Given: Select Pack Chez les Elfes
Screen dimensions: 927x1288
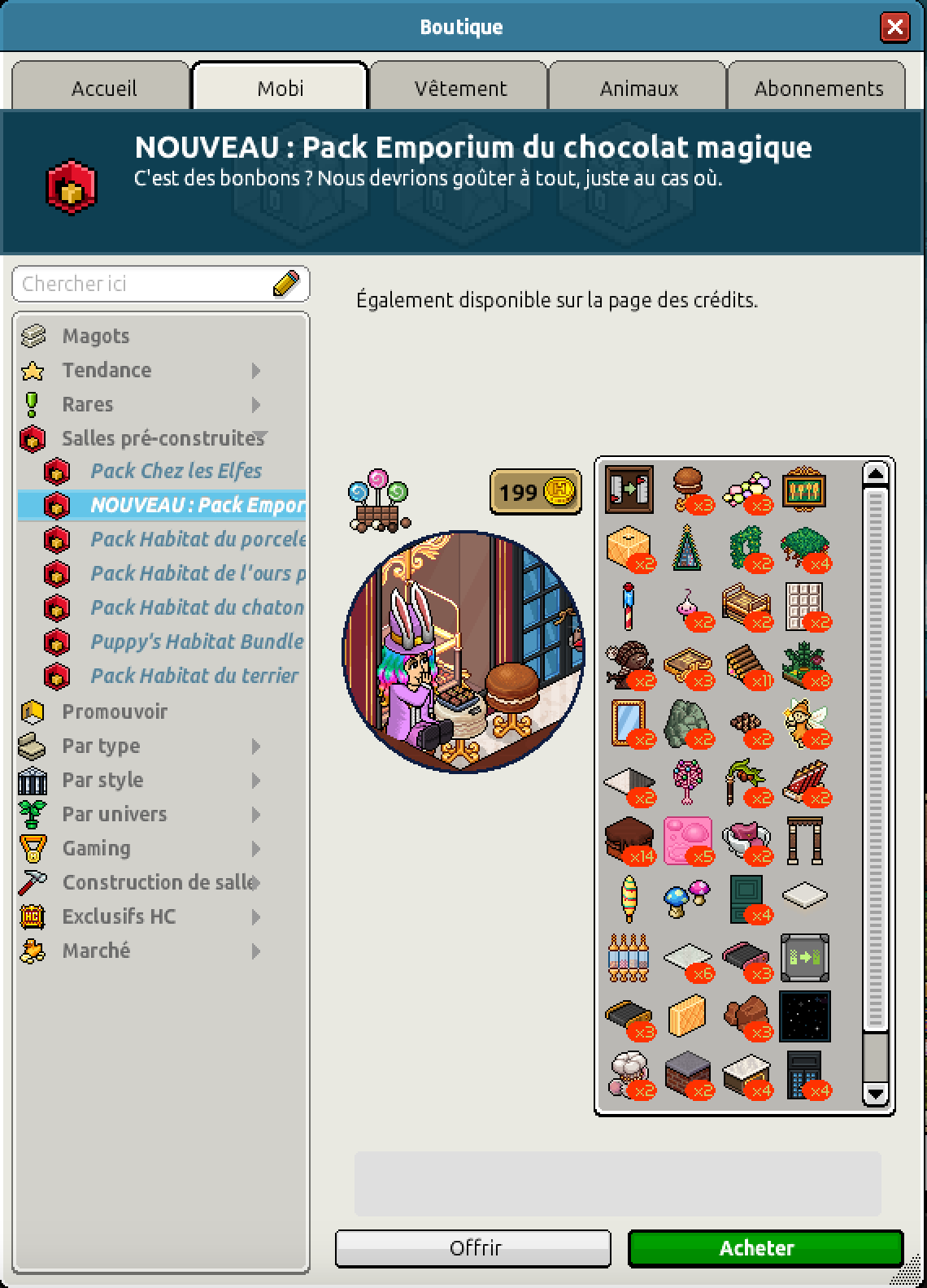Looking at the screenshot, I should coord(176,471).
